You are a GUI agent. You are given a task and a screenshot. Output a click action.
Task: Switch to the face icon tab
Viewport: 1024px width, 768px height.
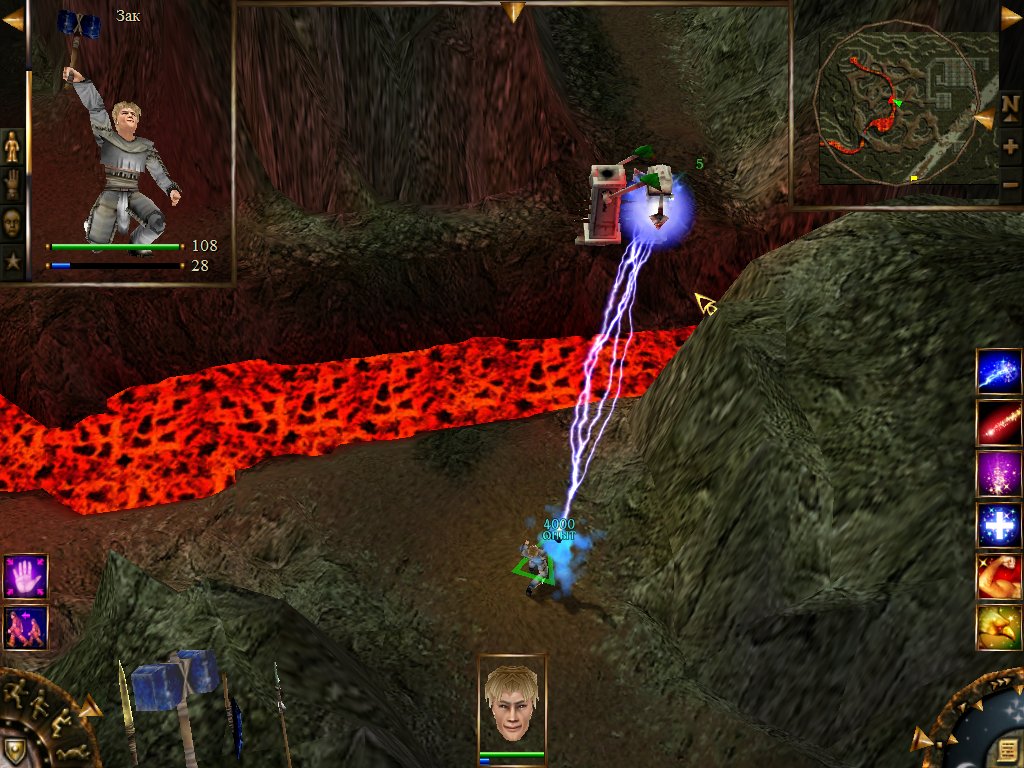coord(13,222)
